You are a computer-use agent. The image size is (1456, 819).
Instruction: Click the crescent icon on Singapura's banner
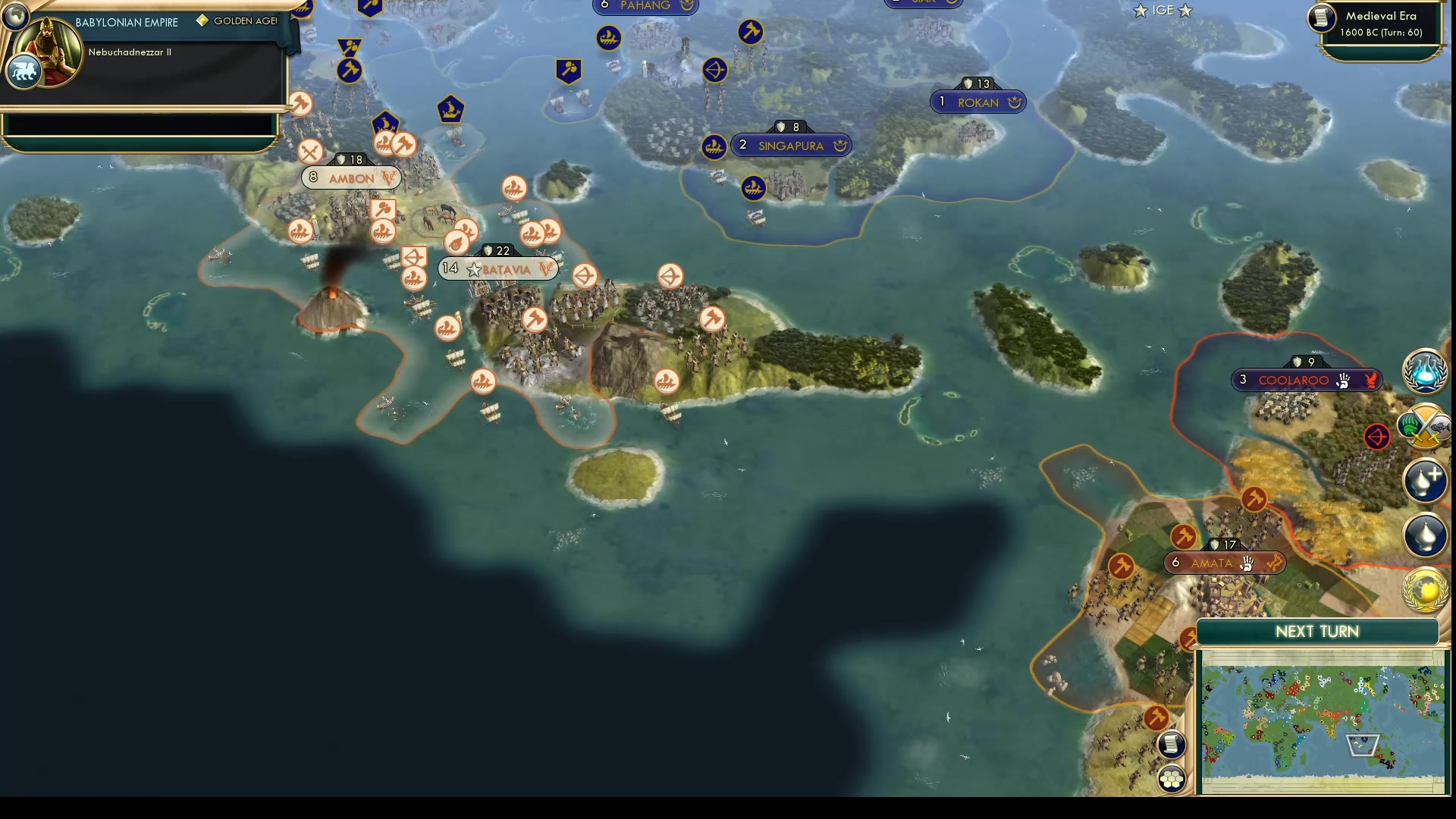click(x=840, y=146)
